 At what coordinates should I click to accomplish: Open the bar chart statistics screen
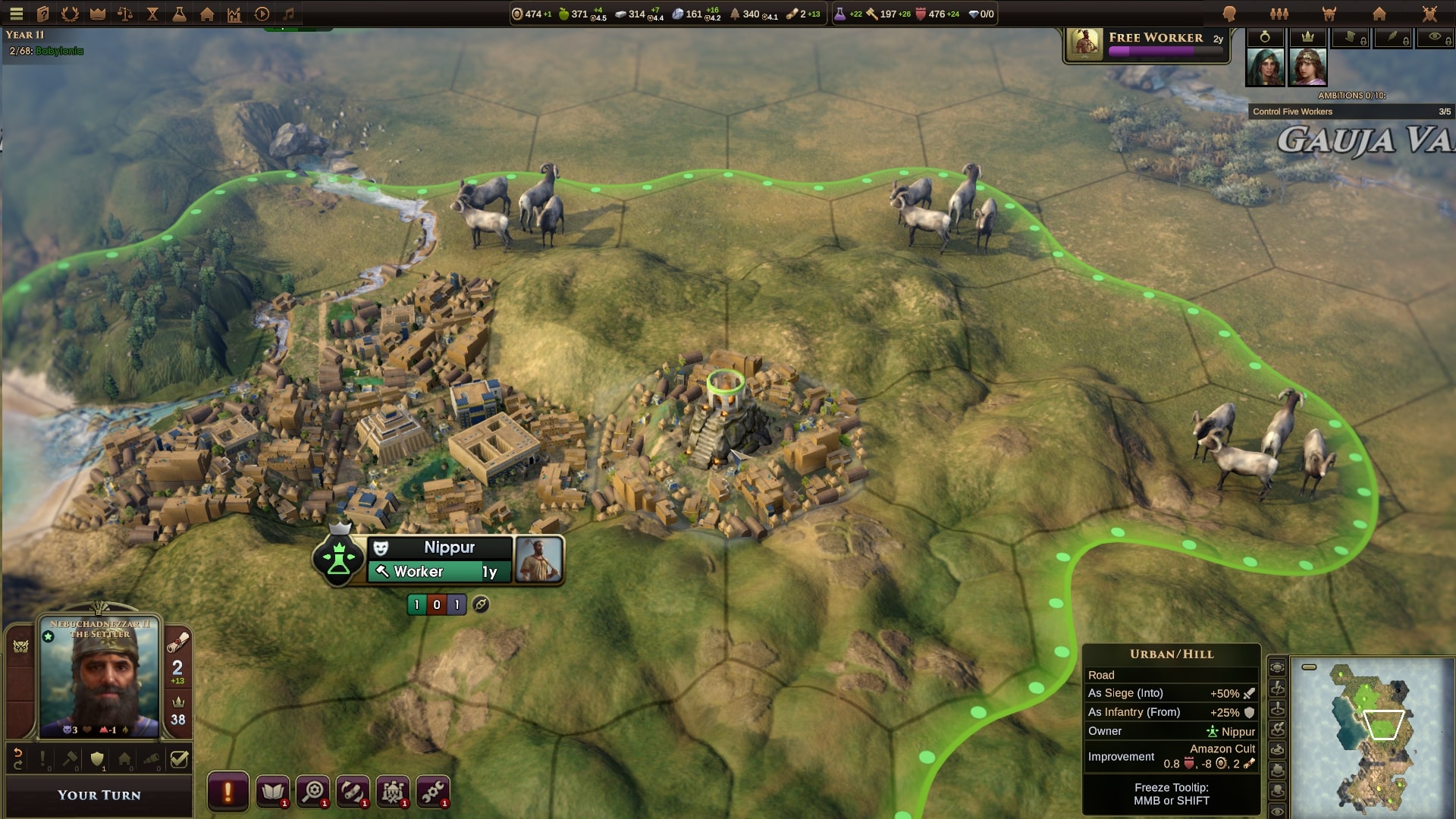(x=234, y=14)
